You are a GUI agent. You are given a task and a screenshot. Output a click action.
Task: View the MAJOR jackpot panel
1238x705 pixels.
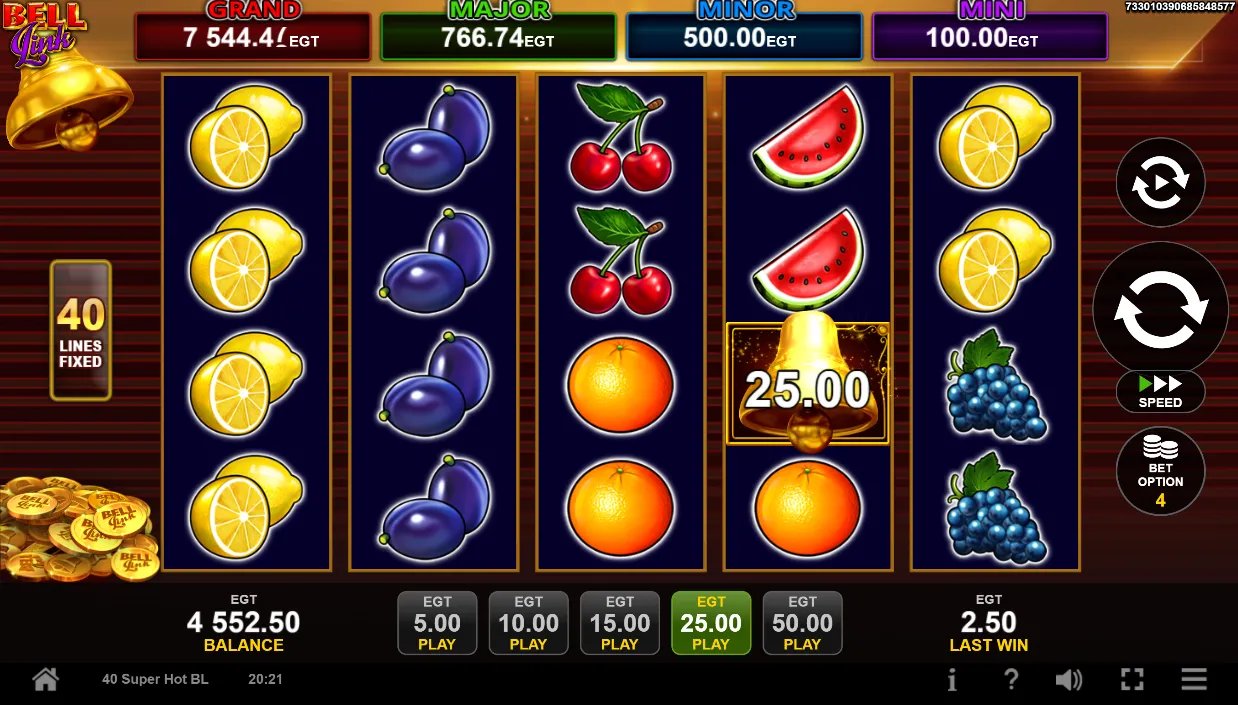(498, 37)
